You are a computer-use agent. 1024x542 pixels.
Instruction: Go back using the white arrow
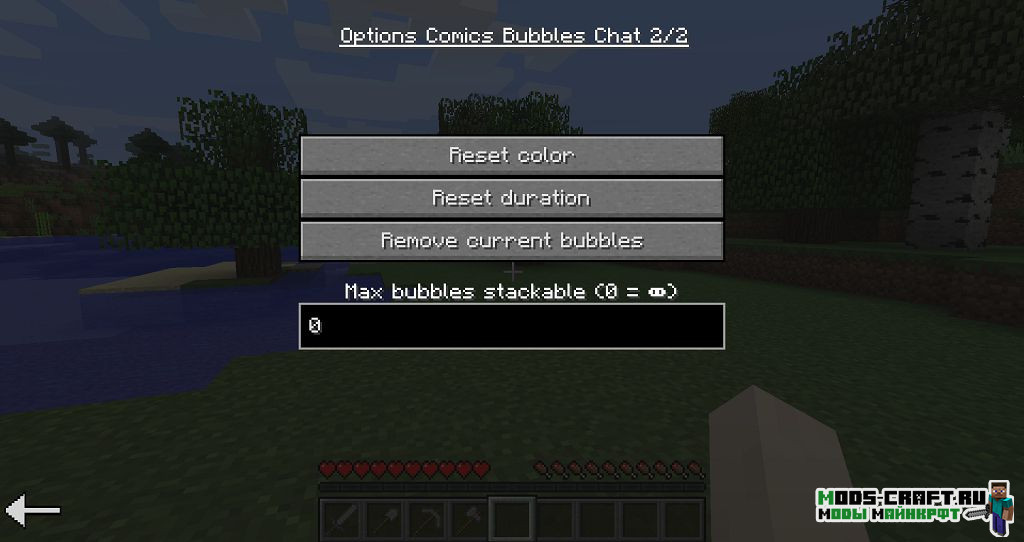point(33,511)
